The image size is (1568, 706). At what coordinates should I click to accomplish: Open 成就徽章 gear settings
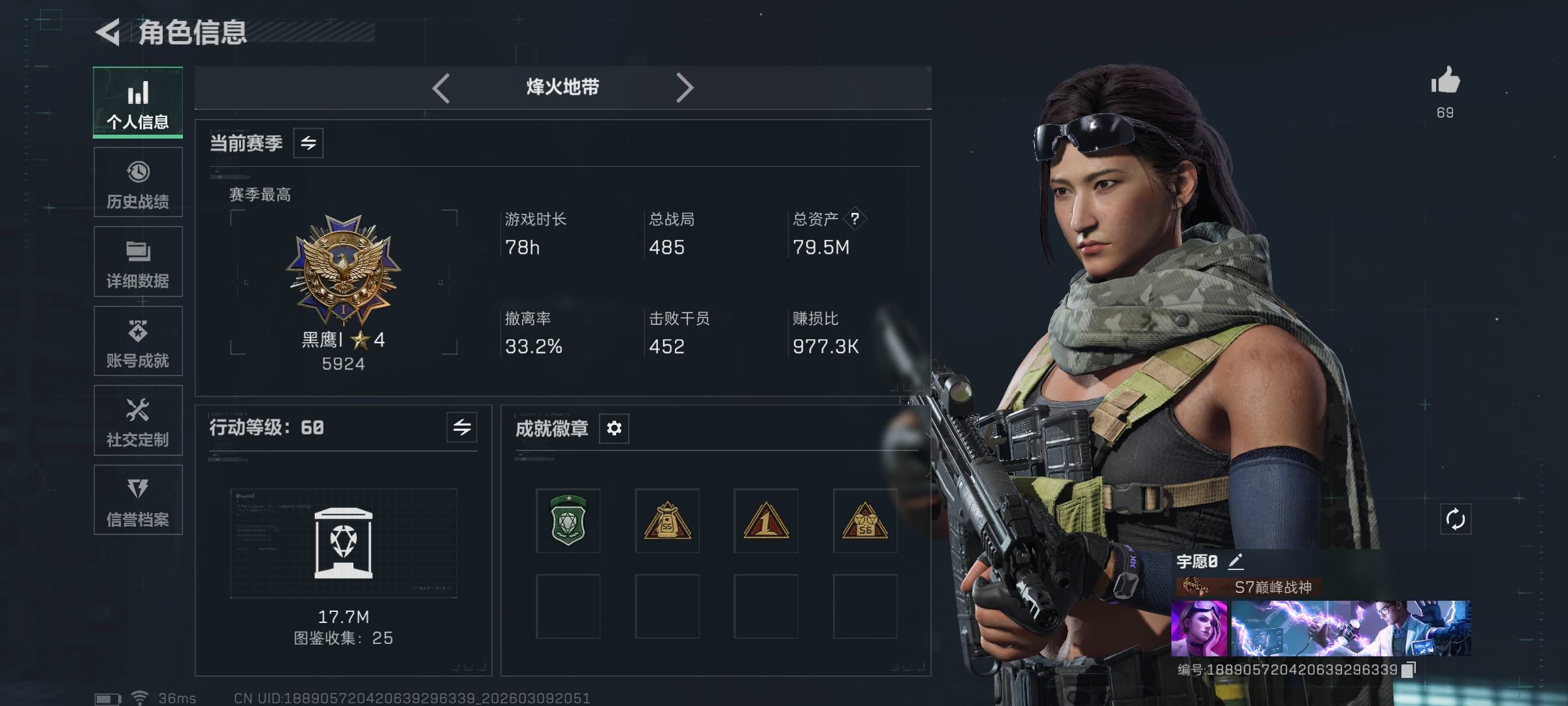point(614,428)
